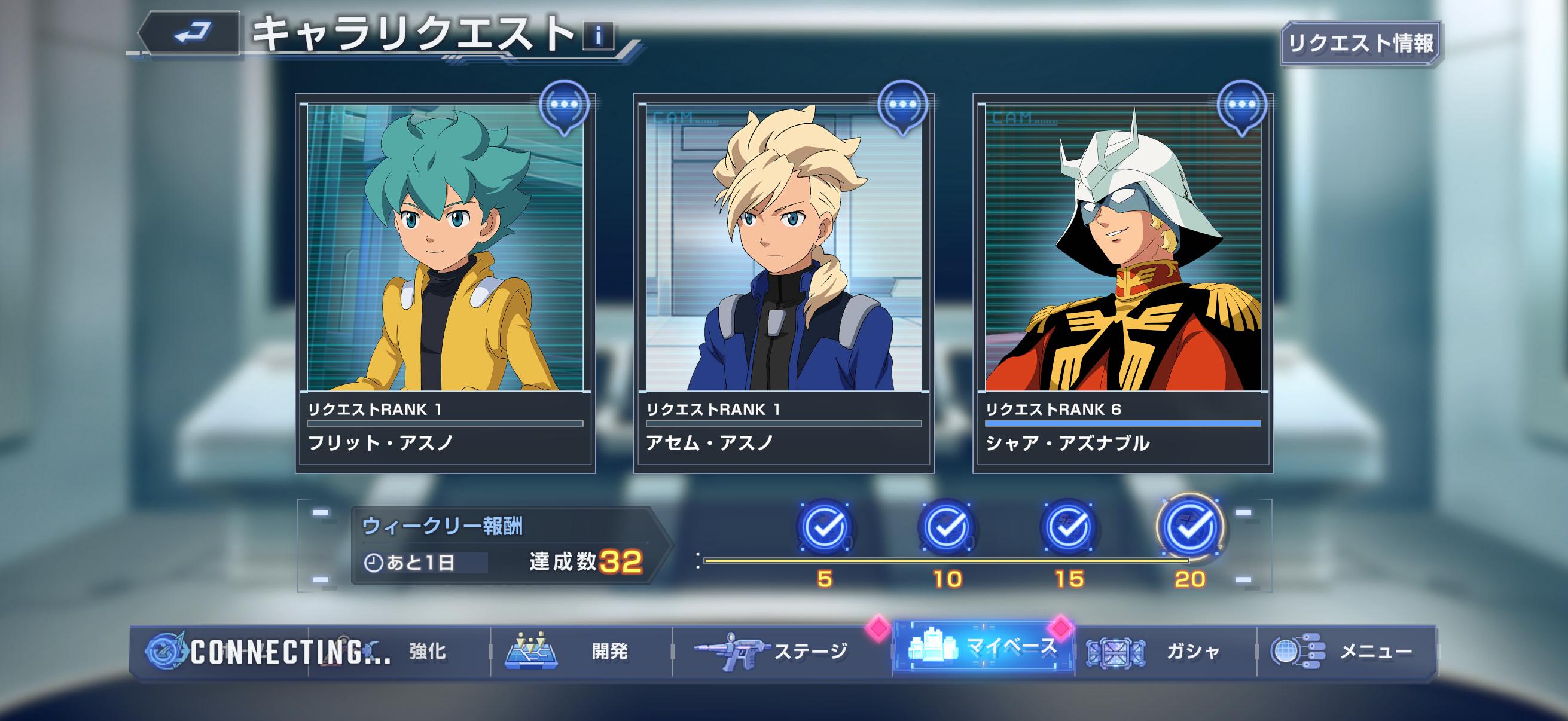The width and height of the screenshot is (1568, 721).
Task: Open the info icon beside キャラリクエスト
Action: click(599, 36)
